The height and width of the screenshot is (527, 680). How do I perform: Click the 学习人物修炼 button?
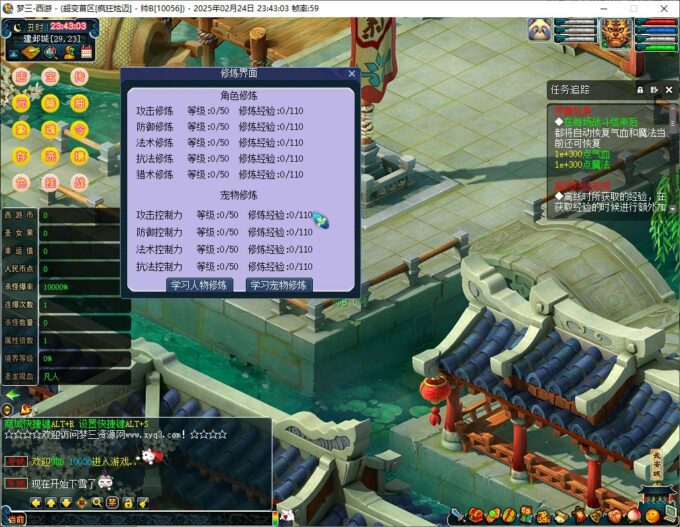(199, 285)
